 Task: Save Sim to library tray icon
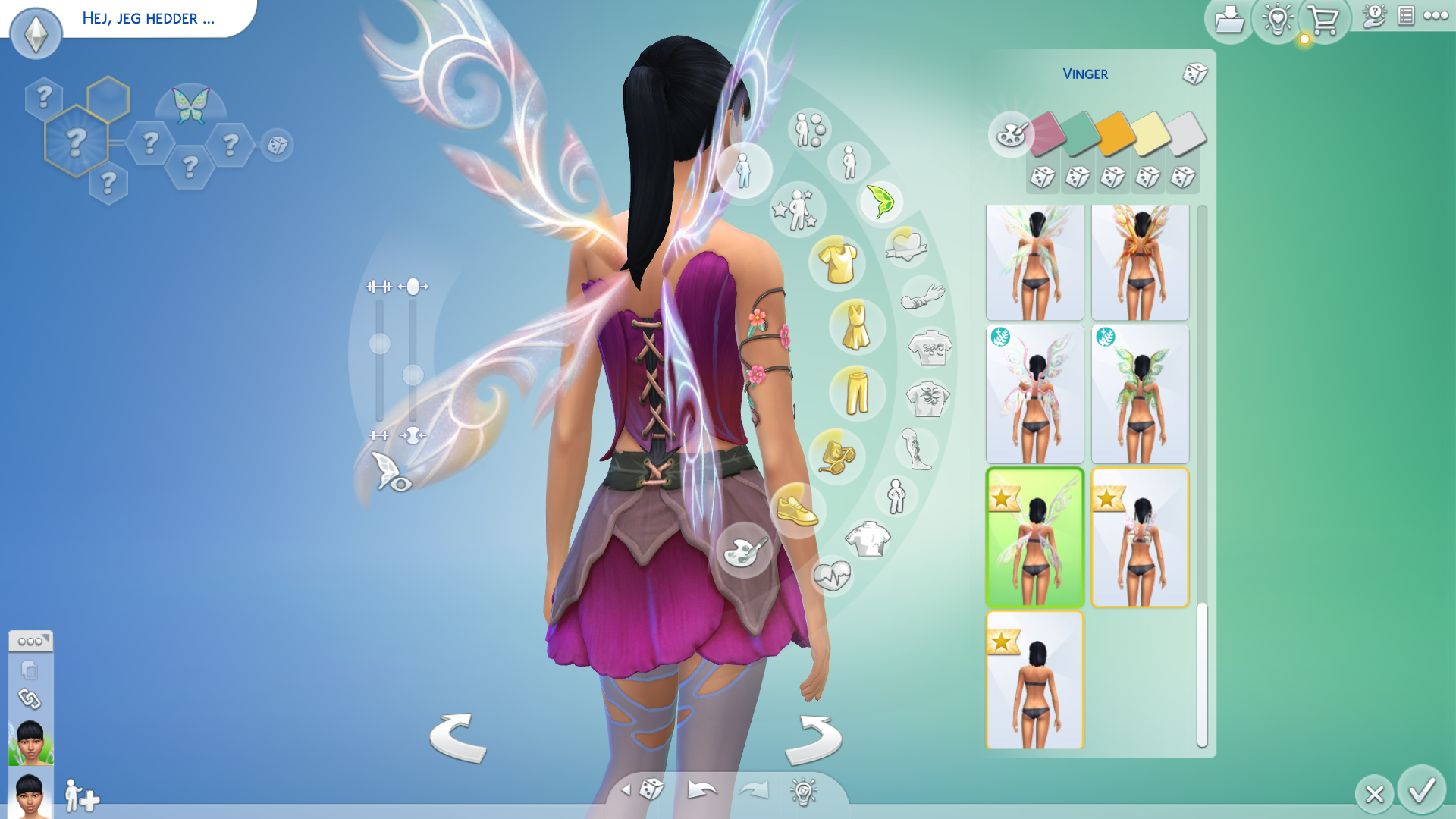coord(1228,20)
